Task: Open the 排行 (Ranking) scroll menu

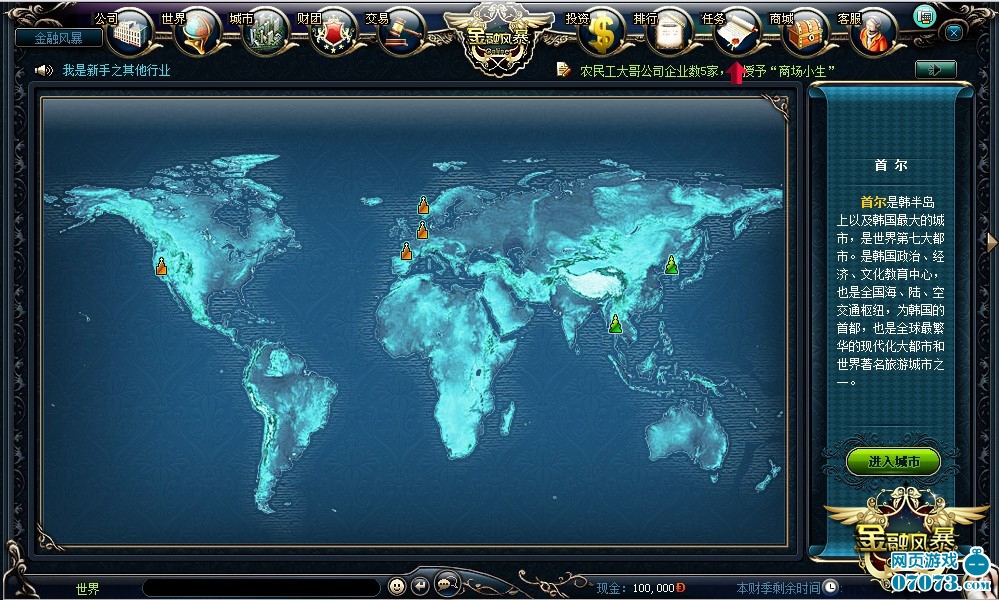Action: point(668,32)
